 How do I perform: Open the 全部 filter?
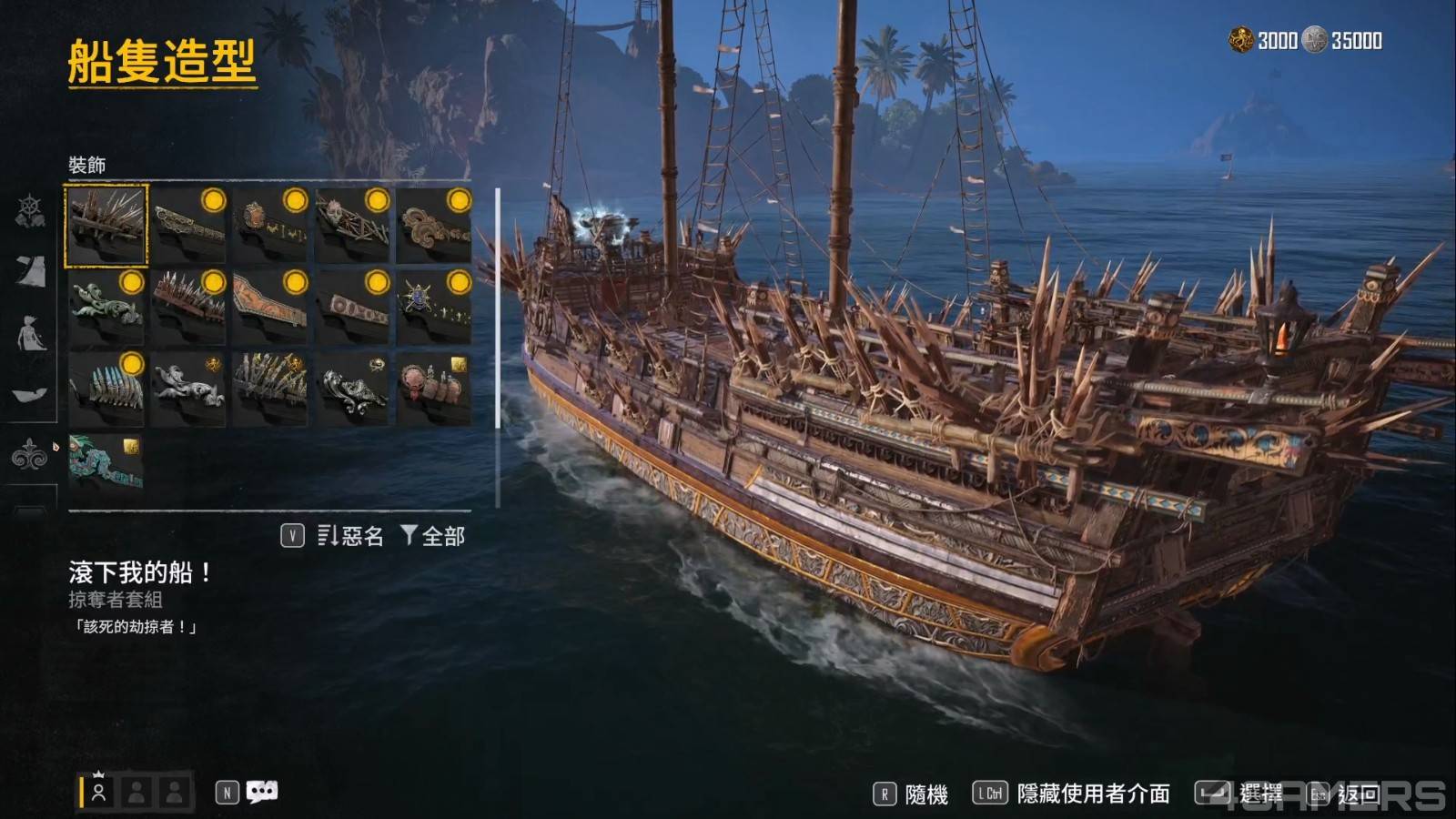433,536
